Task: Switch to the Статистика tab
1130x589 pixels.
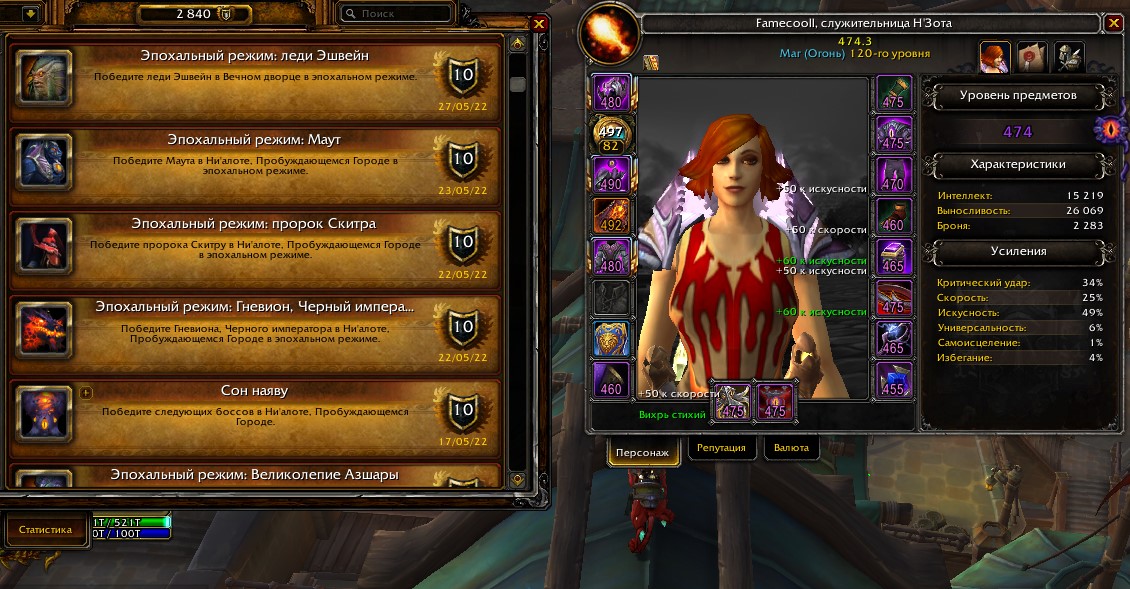Action: (46, 529)
